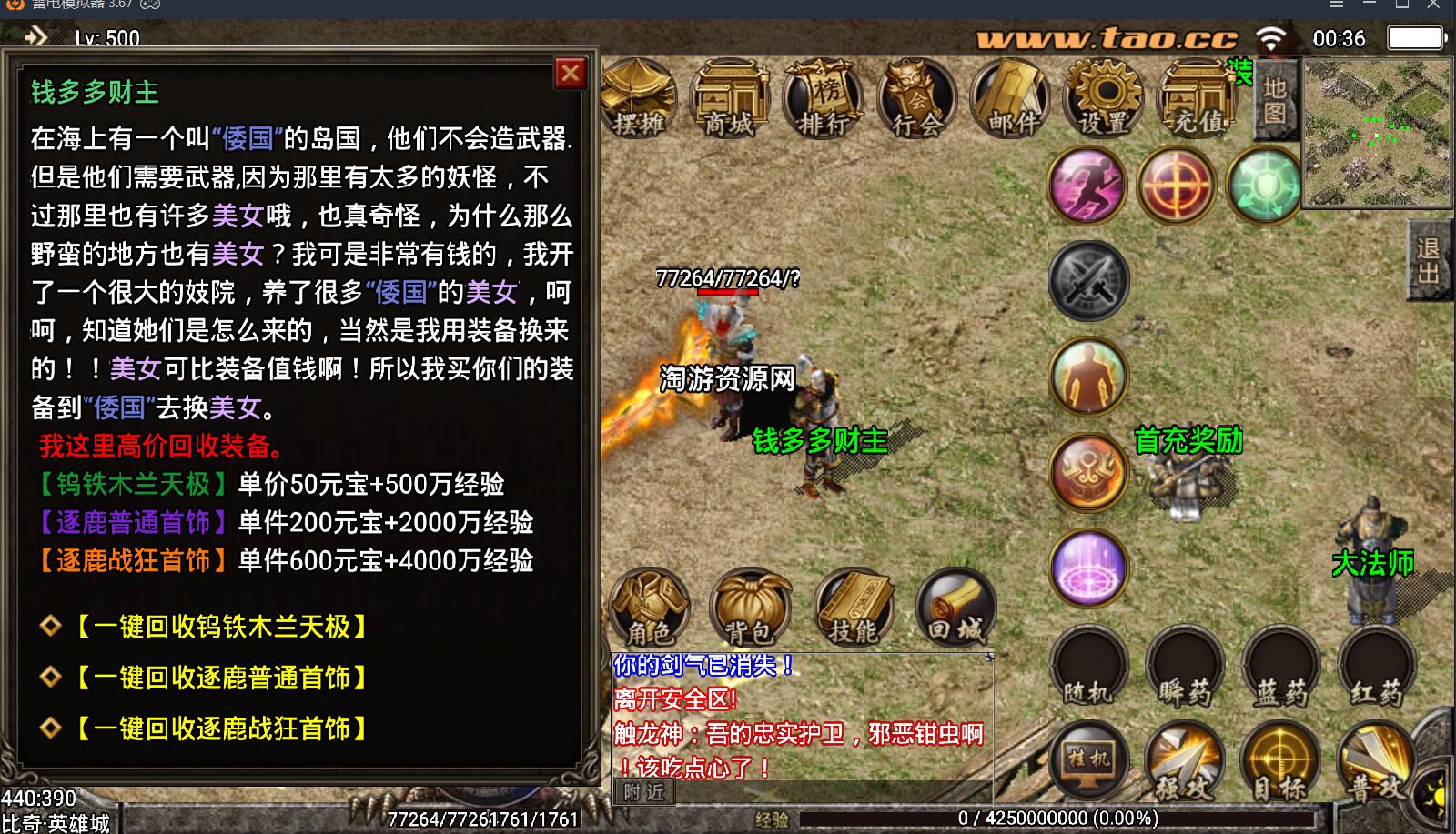Click the 地图 map button
The height and width of the screenshot is (834, 1456).
click(x=1275, y=100)
